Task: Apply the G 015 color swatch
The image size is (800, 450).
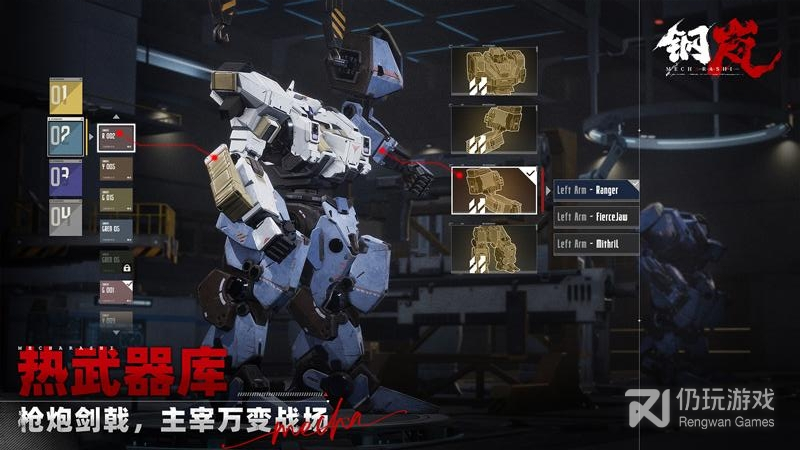Action: 115,199
